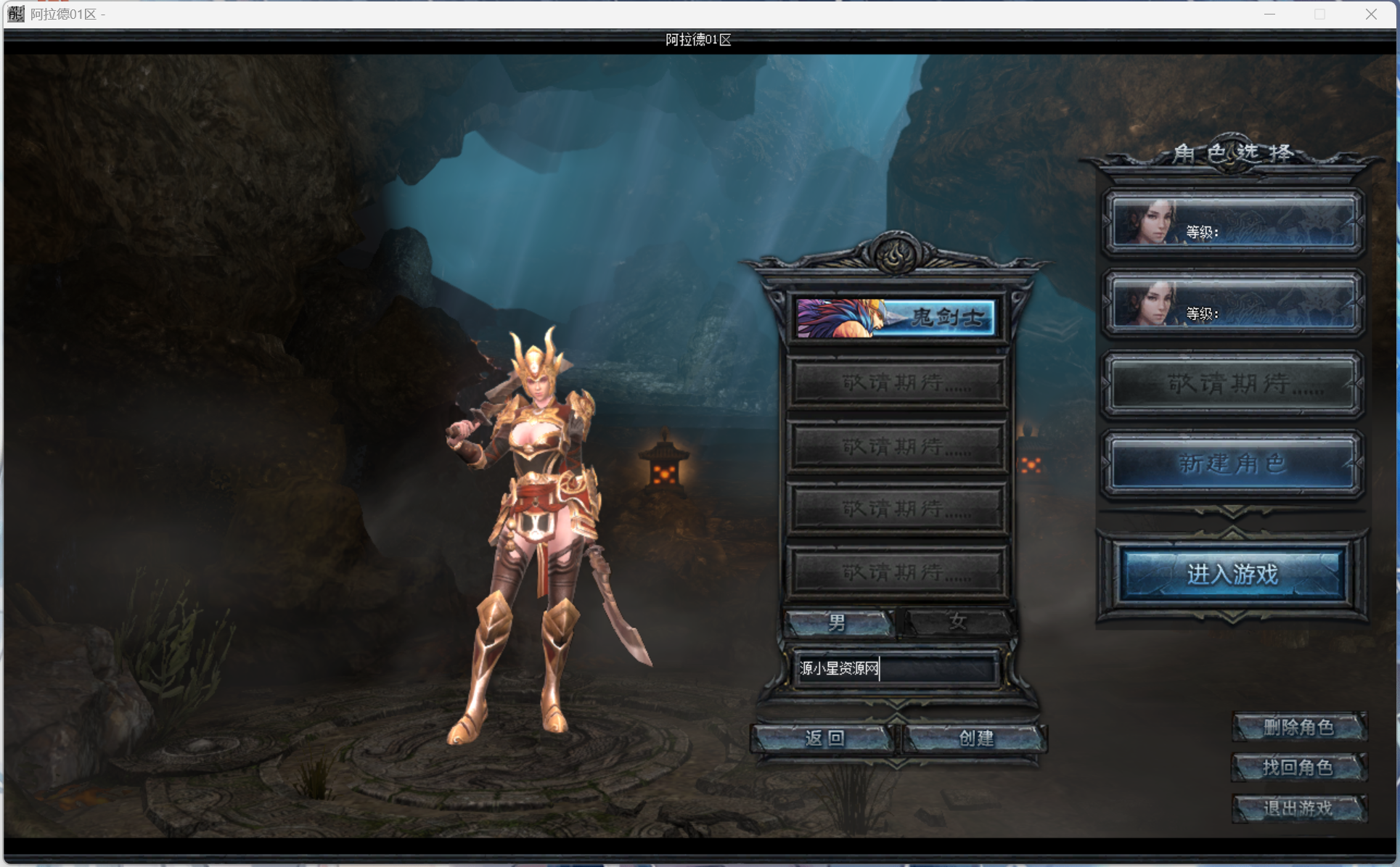Enter the game with 进入游戏
The image size is (1400, 867).
click(1232, 574)
